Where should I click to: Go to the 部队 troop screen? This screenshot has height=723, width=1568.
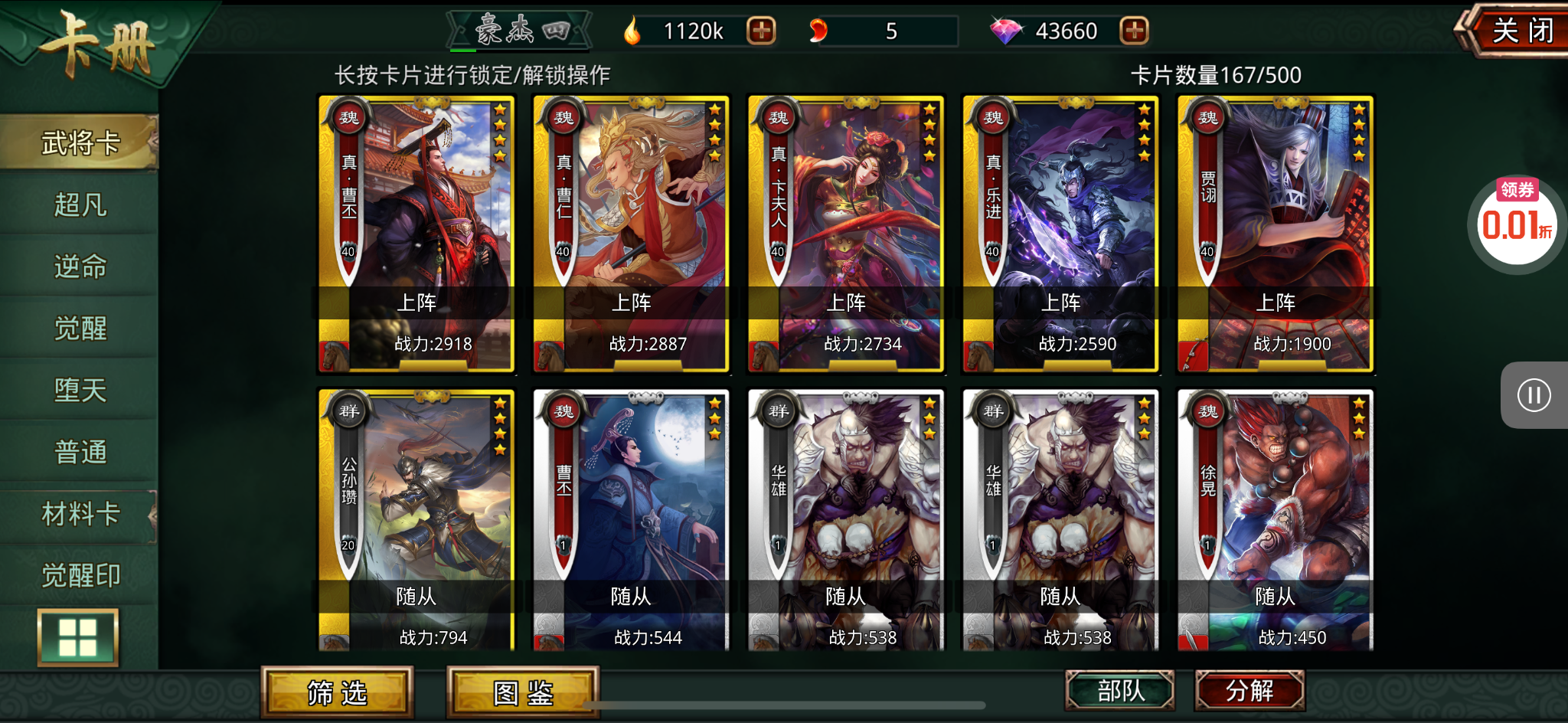[1120, 691]
